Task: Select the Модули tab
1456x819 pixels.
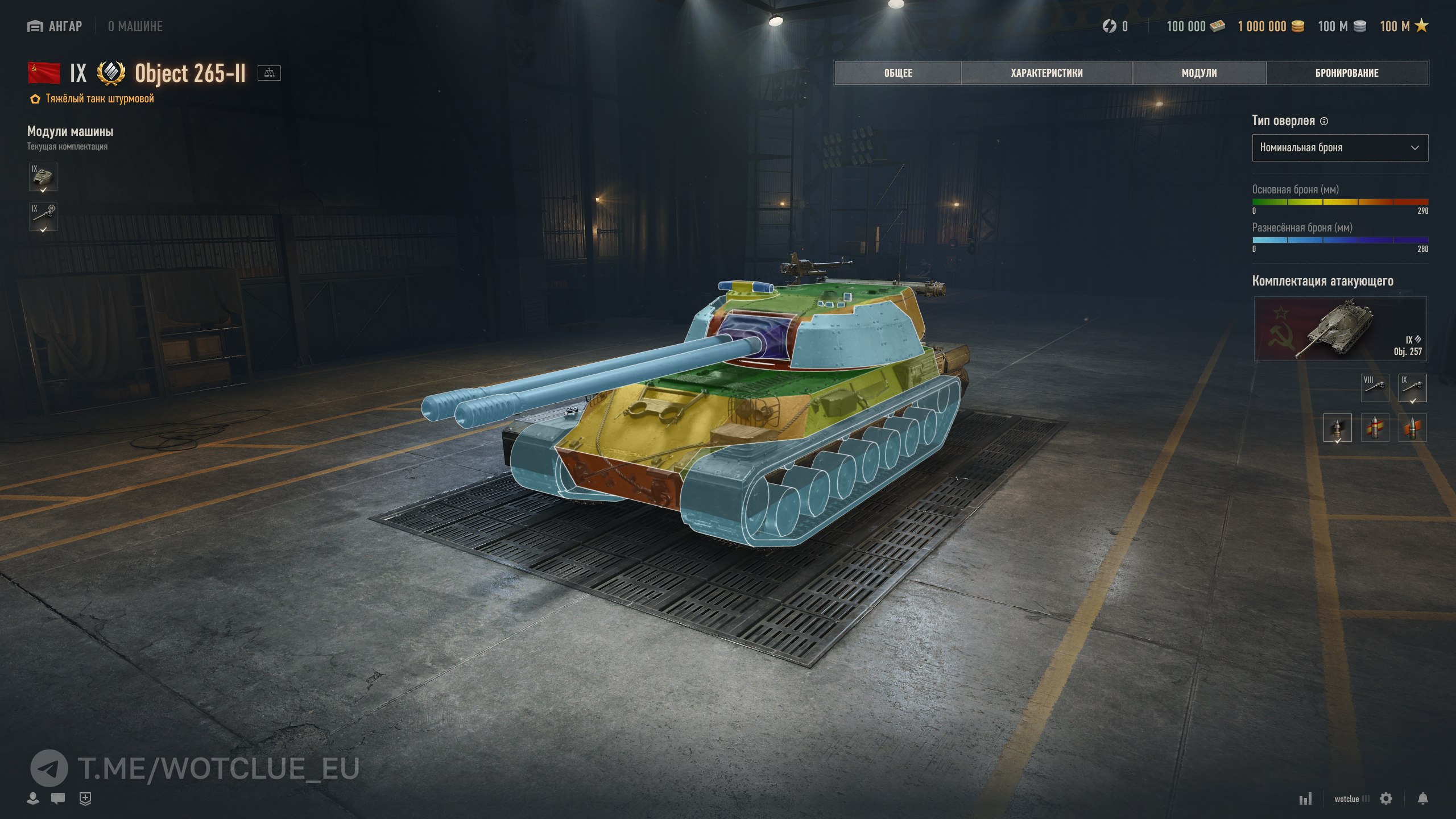Action: click(1199, 73)
